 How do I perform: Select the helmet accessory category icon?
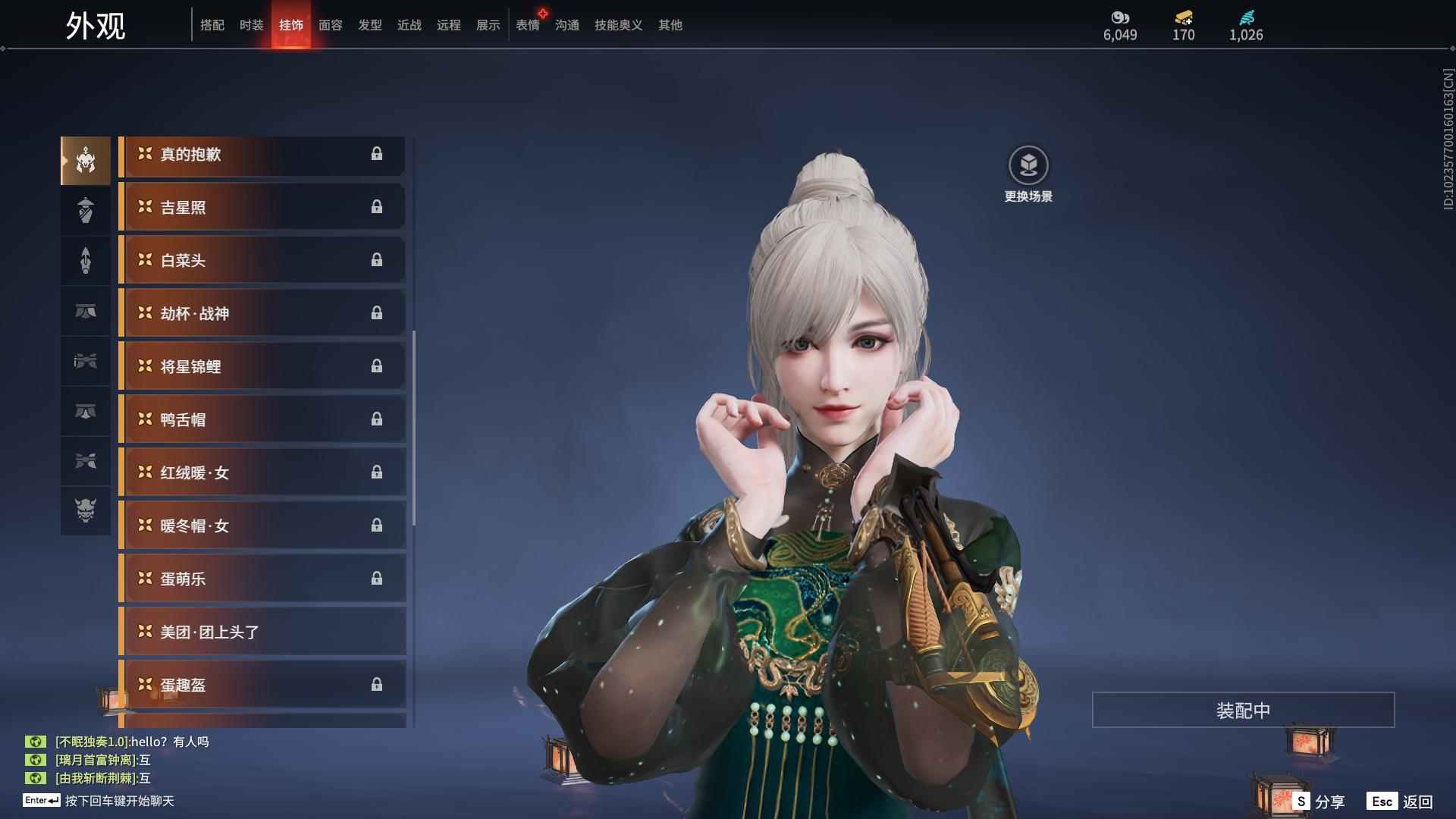[86, 159]
